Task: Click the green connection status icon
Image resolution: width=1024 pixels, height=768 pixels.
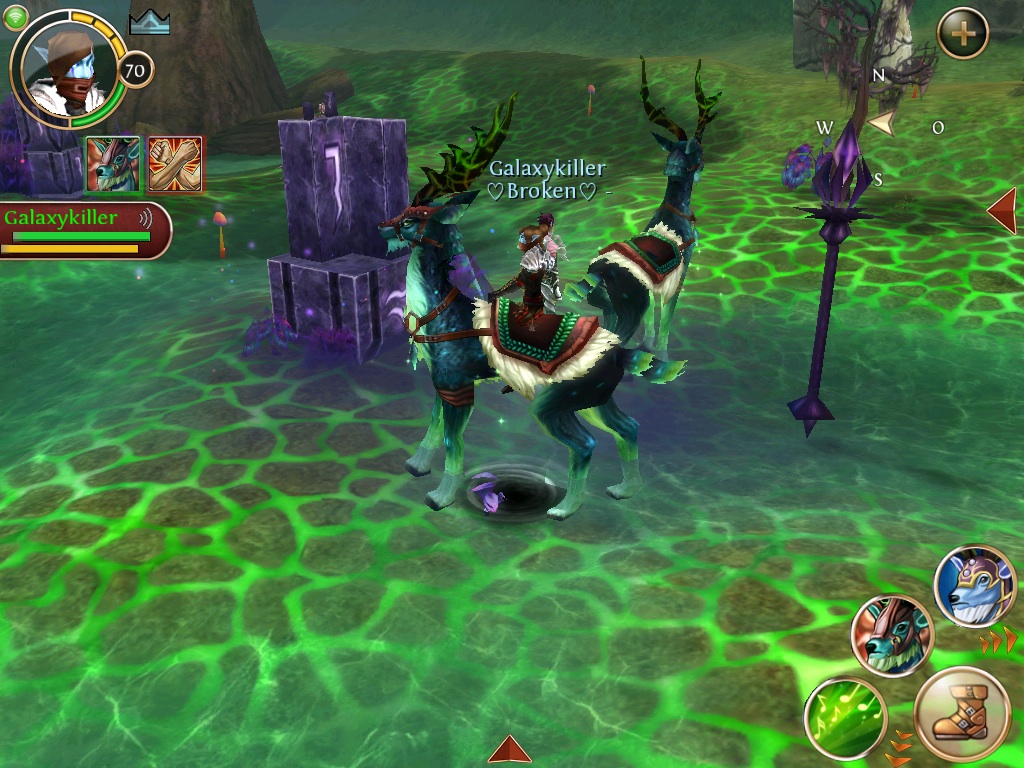Action: coord(16,18)
